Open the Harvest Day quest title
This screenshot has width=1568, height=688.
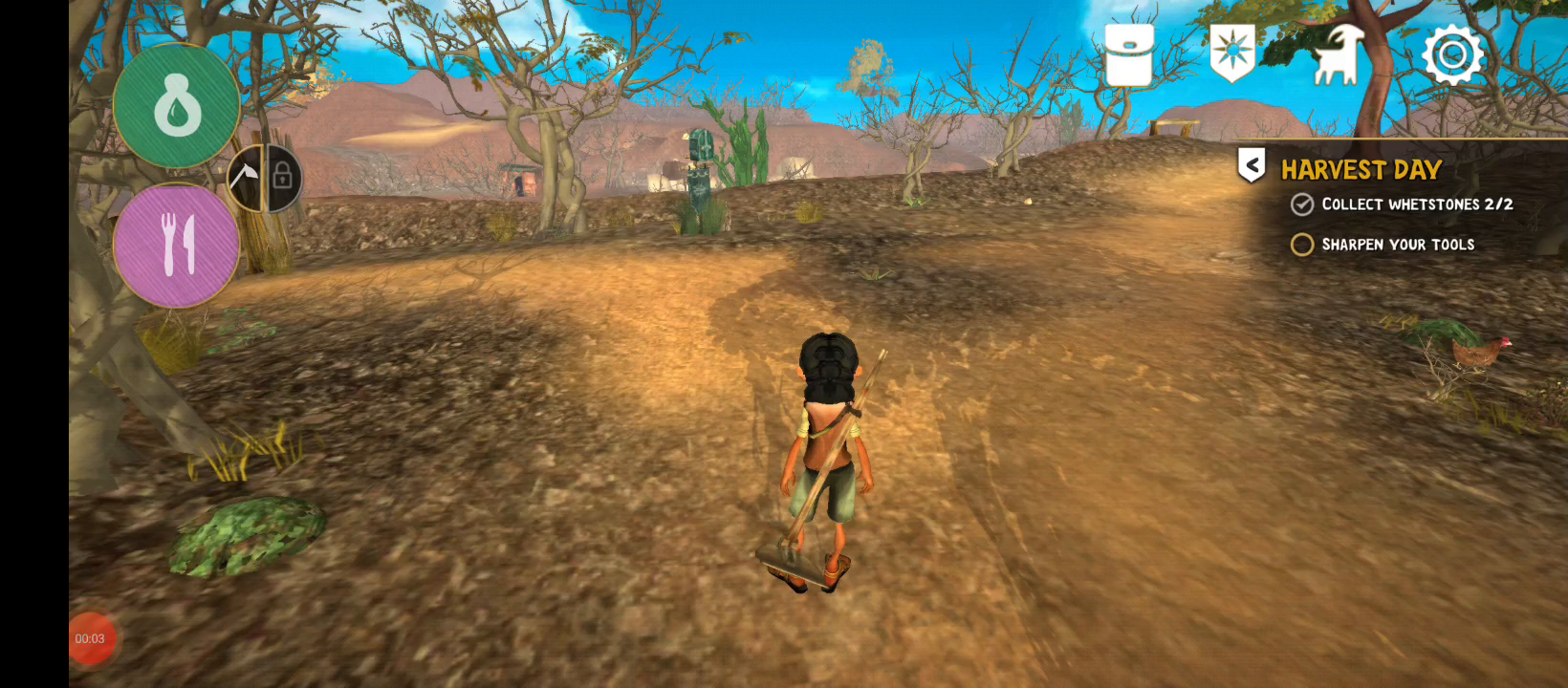[1361, 170]
